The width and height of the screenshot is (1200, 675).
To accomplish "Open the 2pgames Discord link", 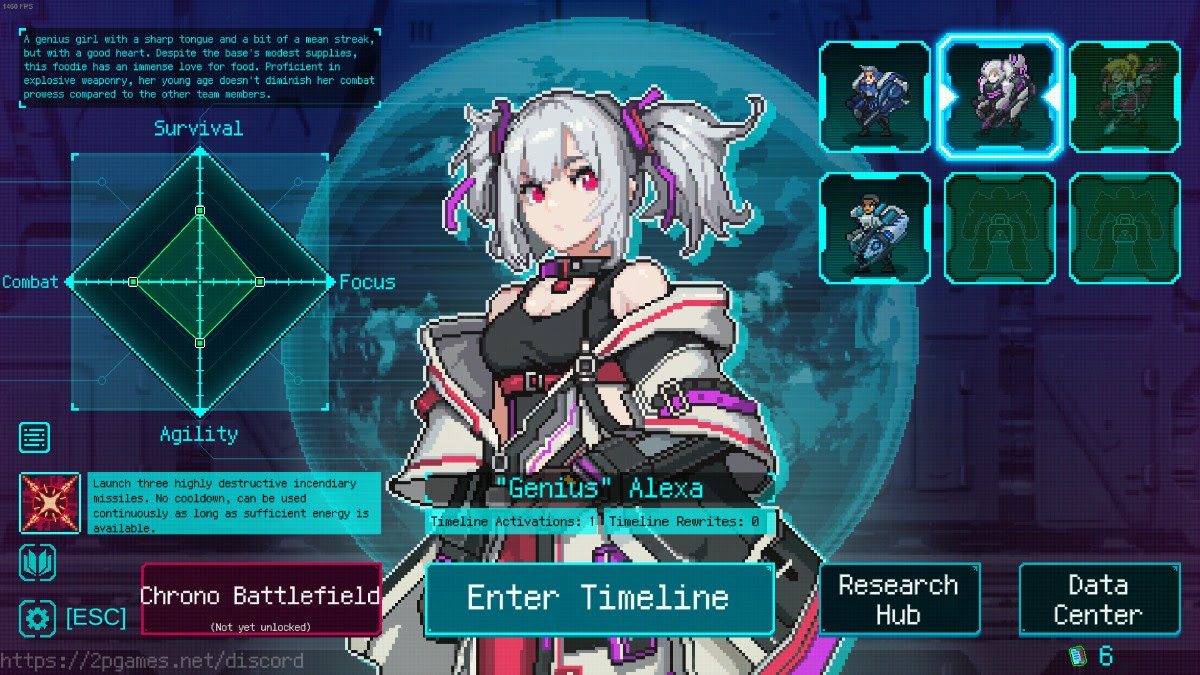I will (152, 661).
